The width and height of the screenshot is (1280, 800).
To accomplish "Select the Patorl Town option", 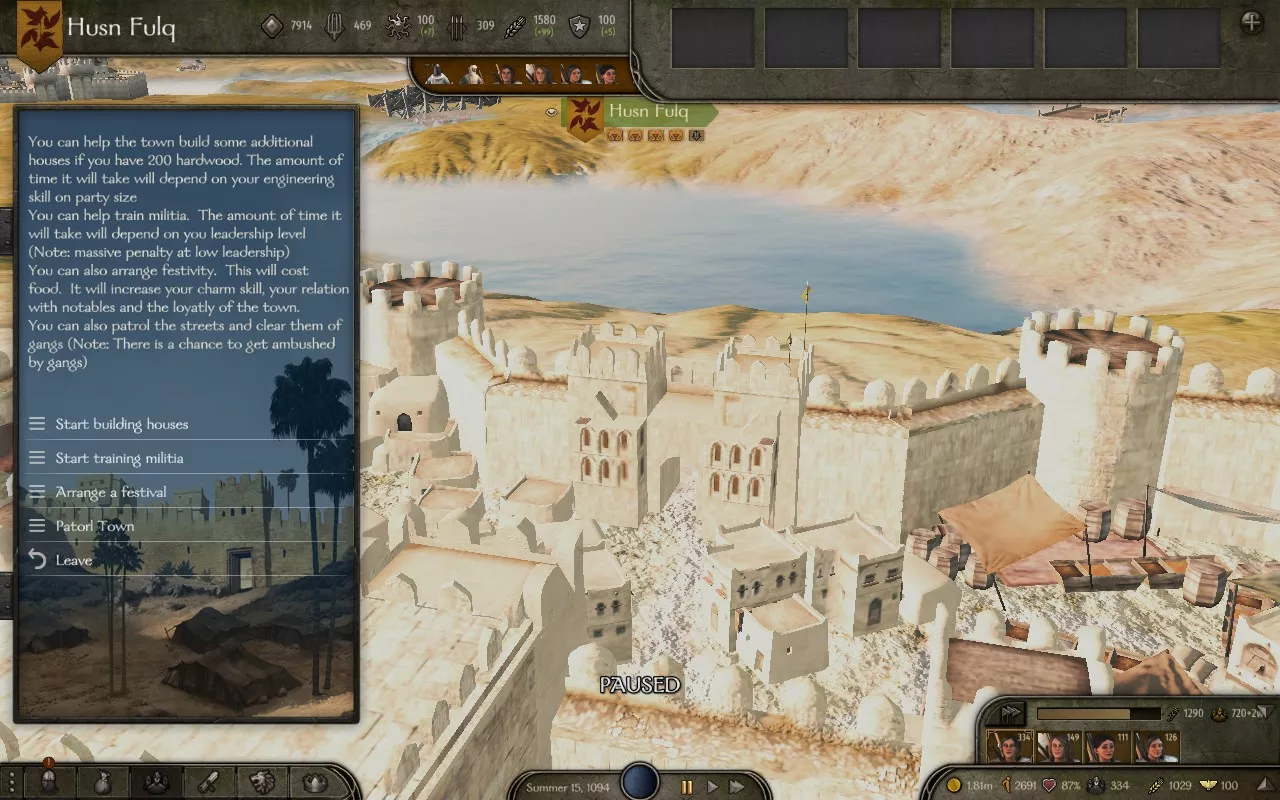I will pos(94,526).
